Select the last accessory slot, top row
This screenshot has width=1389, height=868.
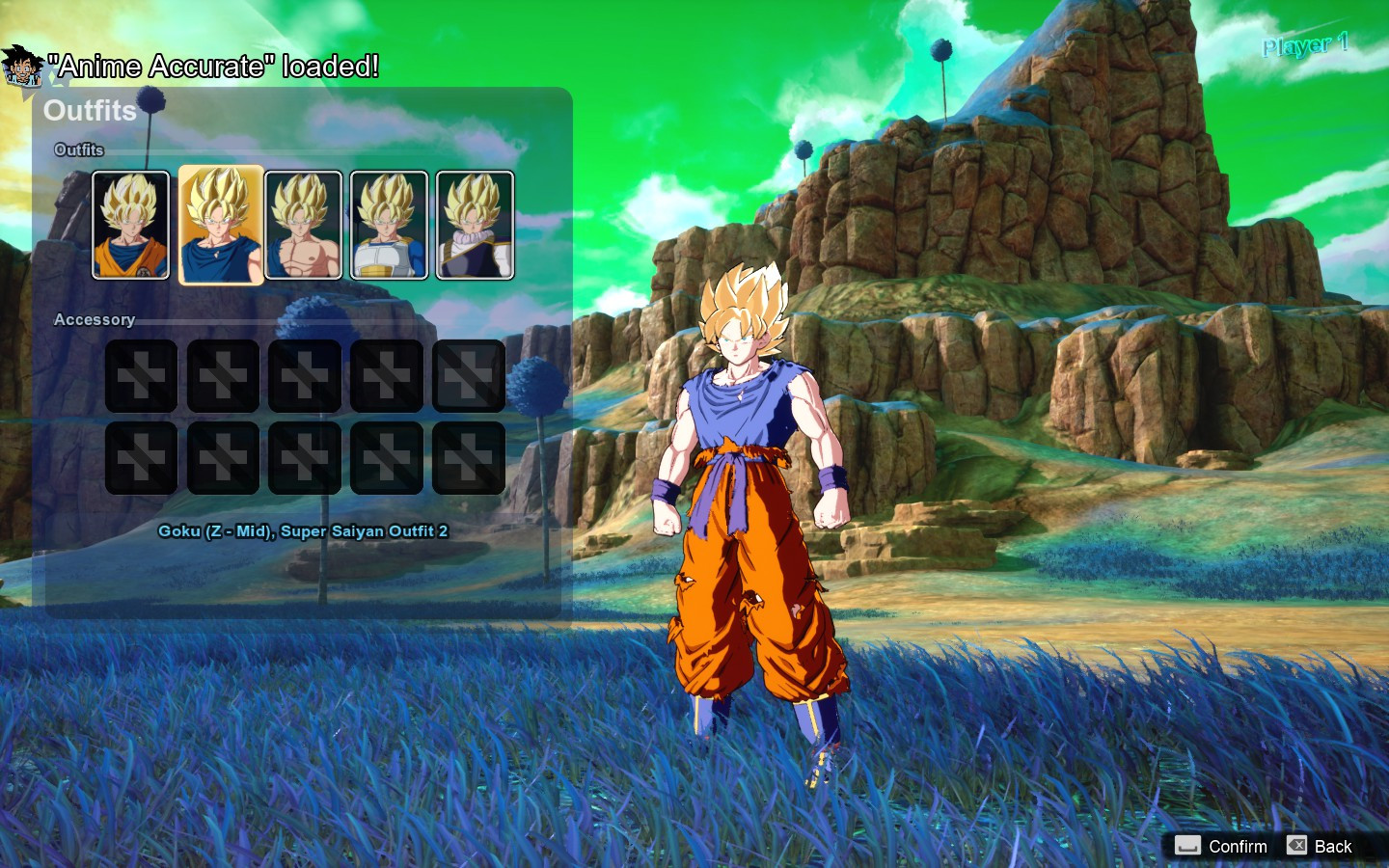point(469,375)
